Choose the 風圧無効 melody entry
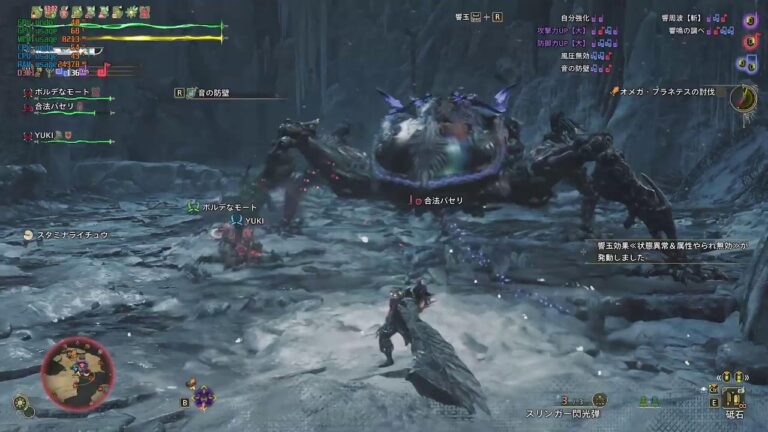The height and width of the screenshot is (432, 768). (x=580, y=56)
